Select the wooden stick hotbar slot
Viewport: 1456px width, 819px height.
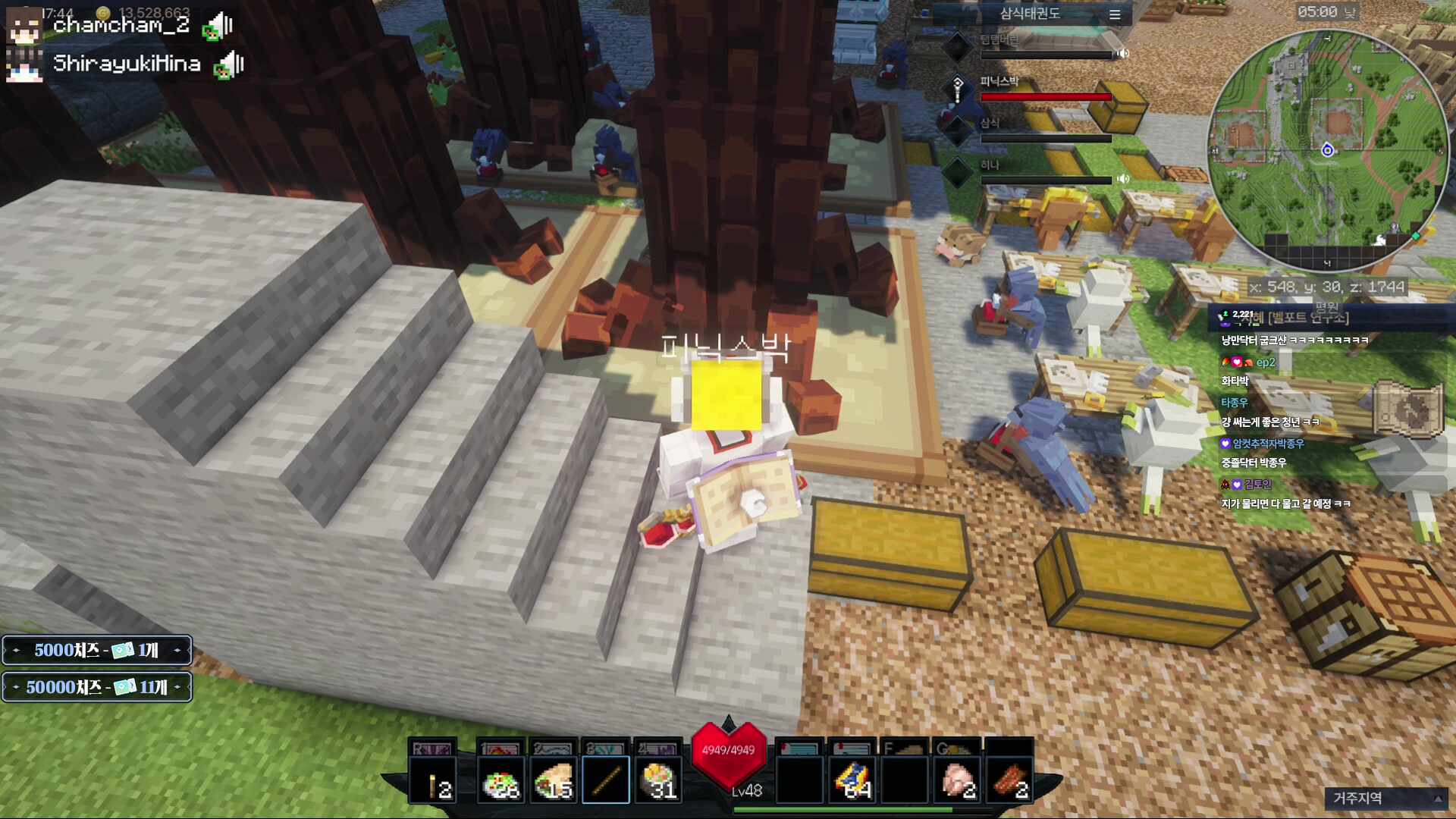[605, 780]
